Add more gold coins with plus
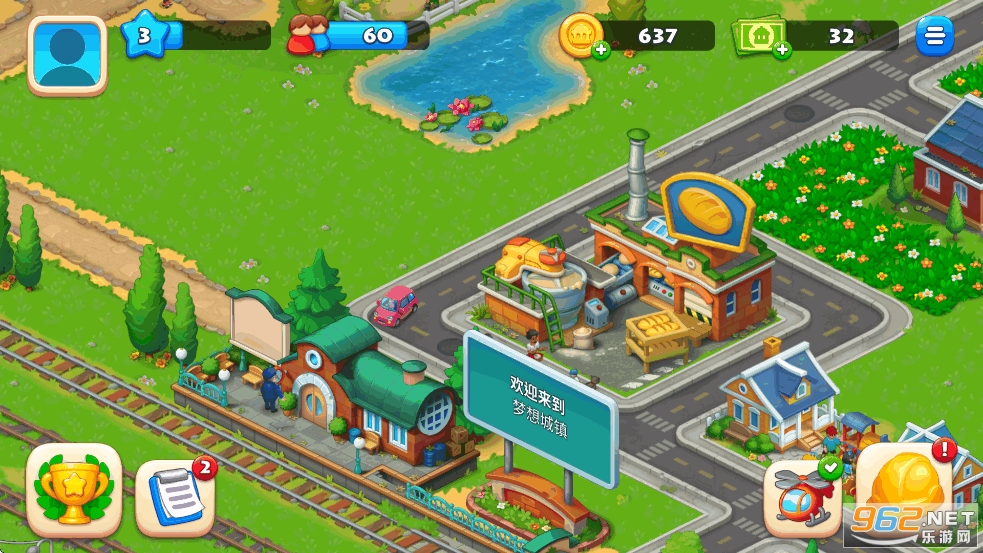983x553 pixels. click(598, 49)
